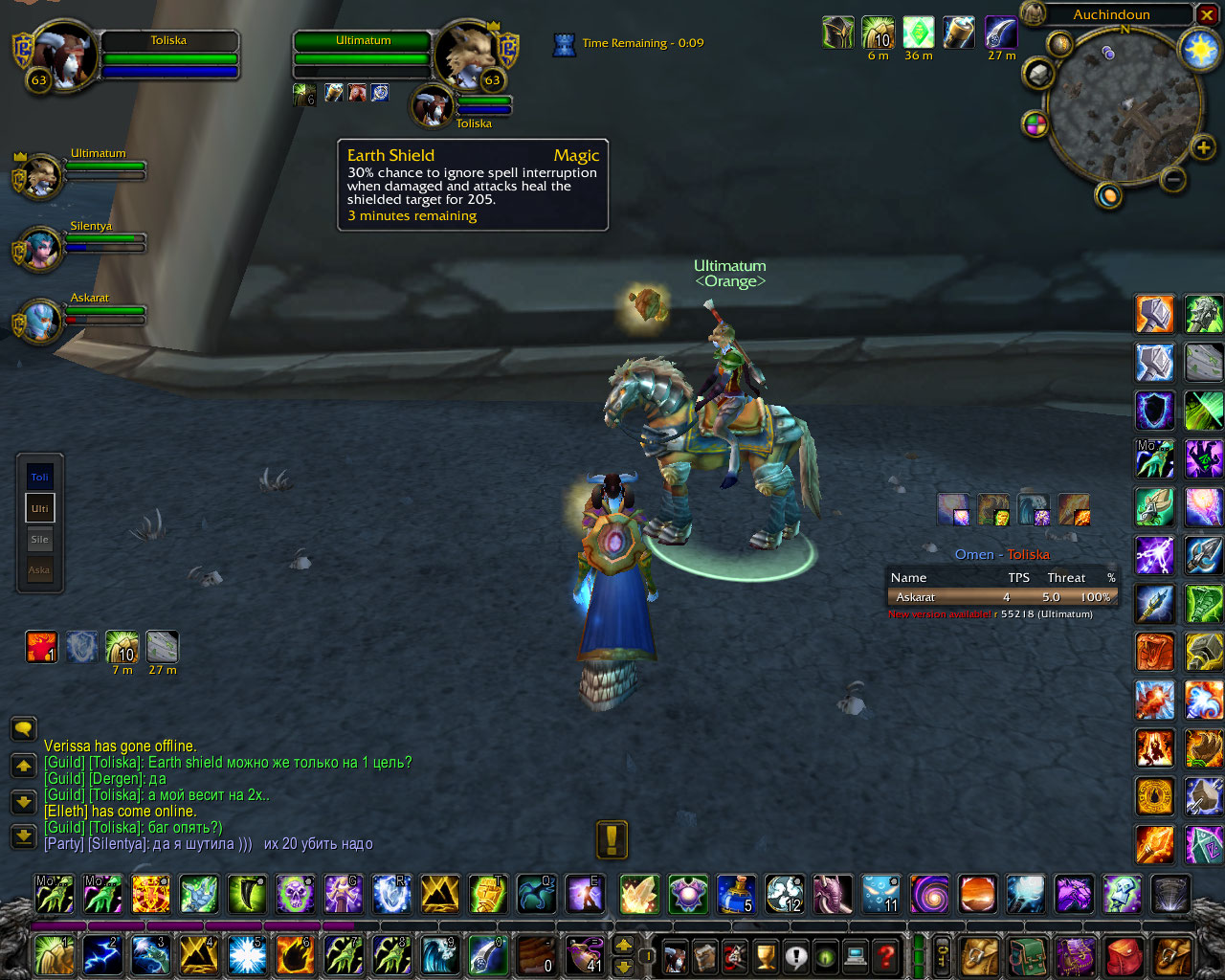This screenshot has height=980, width=1225.
Task: Open the red question mark help button
Action: (x=887, y=955)
